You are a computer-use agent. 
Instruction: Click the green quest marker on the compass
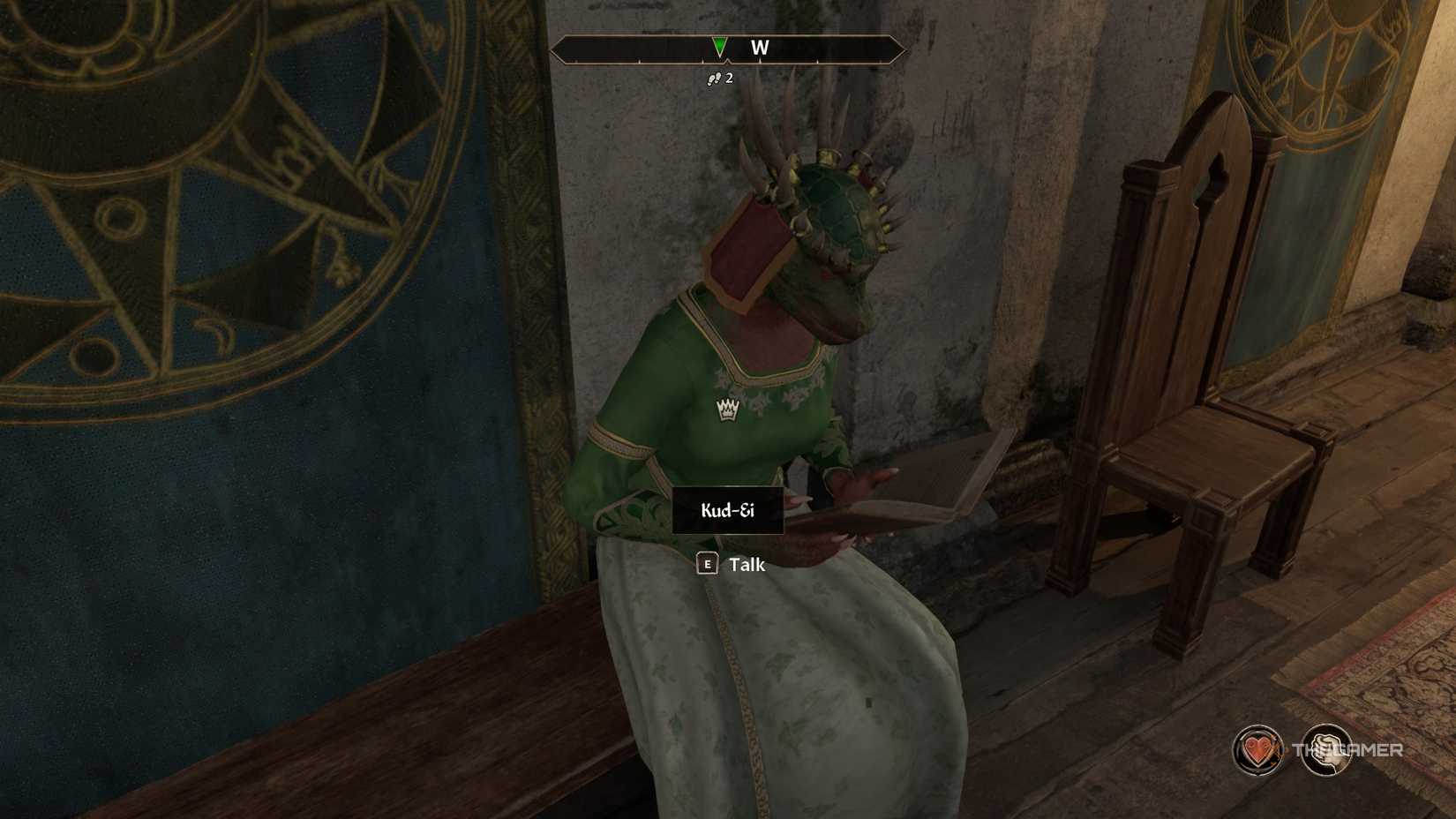(x=719, y=46)
